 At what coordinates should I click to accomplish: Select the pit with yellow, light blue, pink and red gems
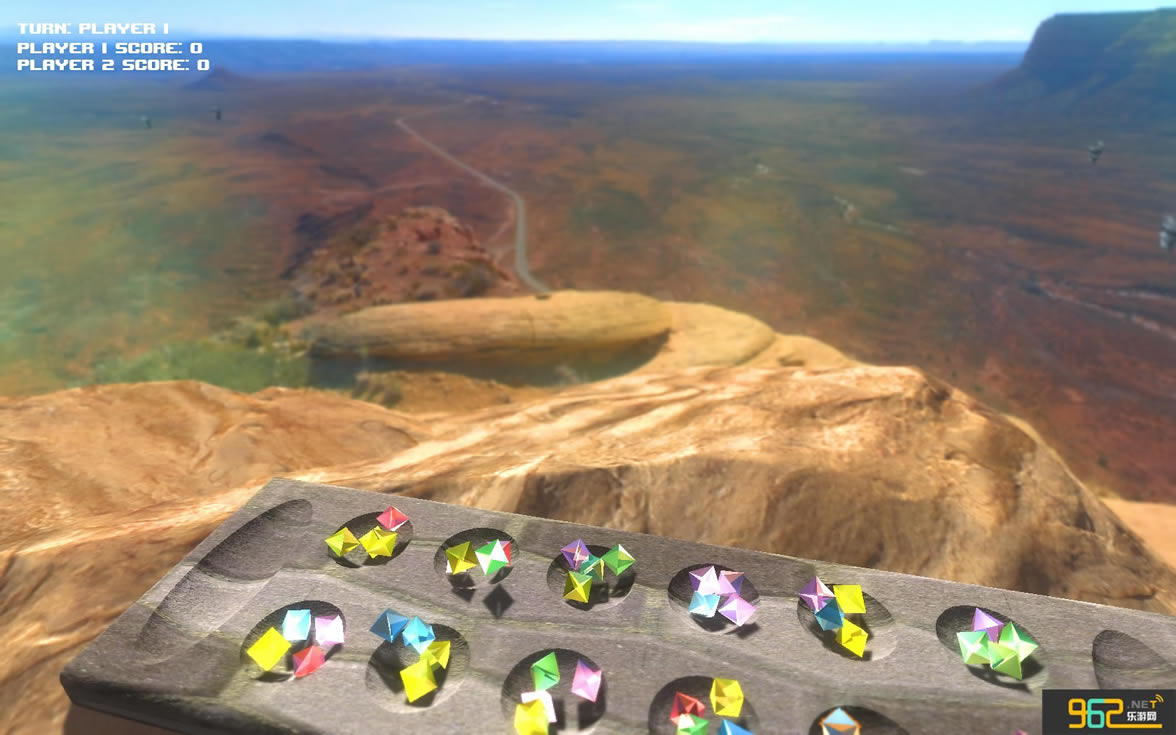click(x=295, y=641)
